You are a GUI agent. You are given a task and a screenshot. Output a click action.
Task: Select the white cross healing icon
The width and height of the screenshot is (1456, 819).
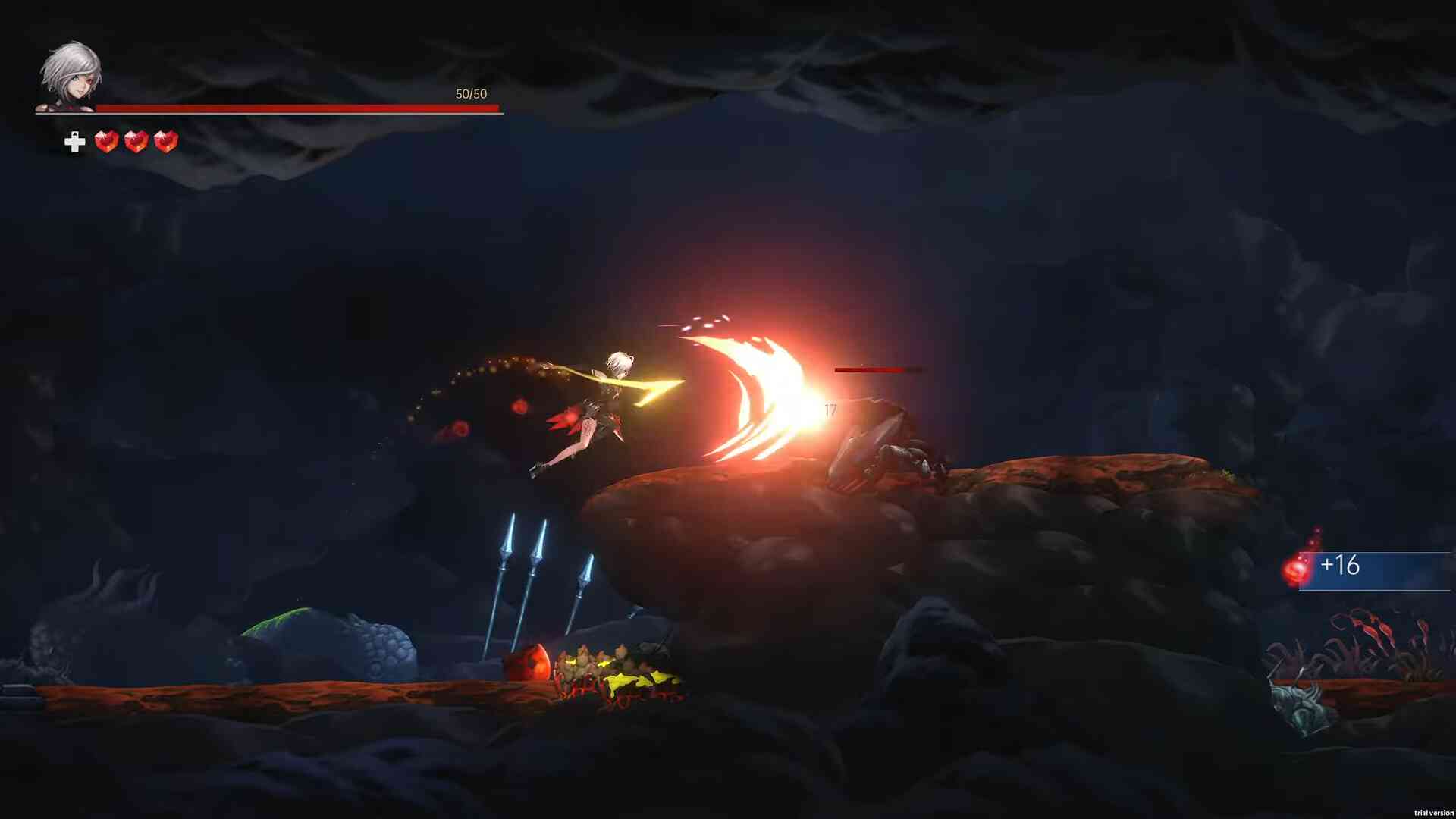[x=74, y=142]
